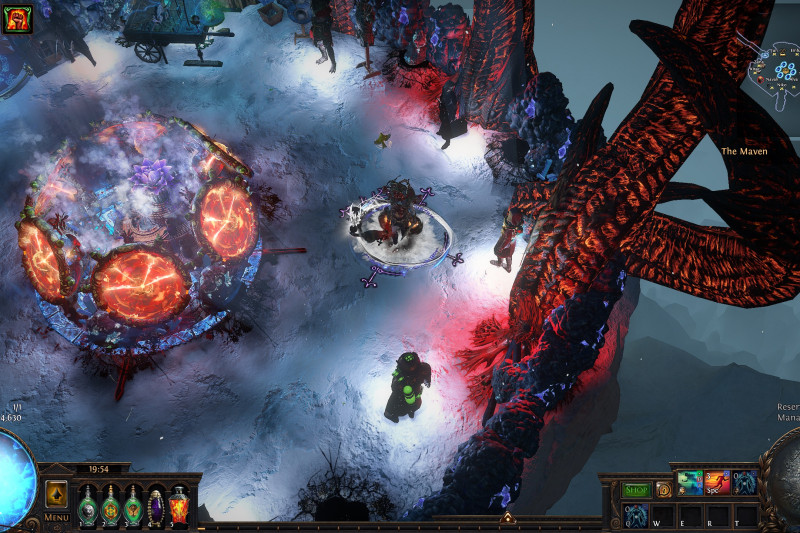Activate the orange running-figure skill
The width and height of the screenshot is (800, 533).
tap(717, 484)
